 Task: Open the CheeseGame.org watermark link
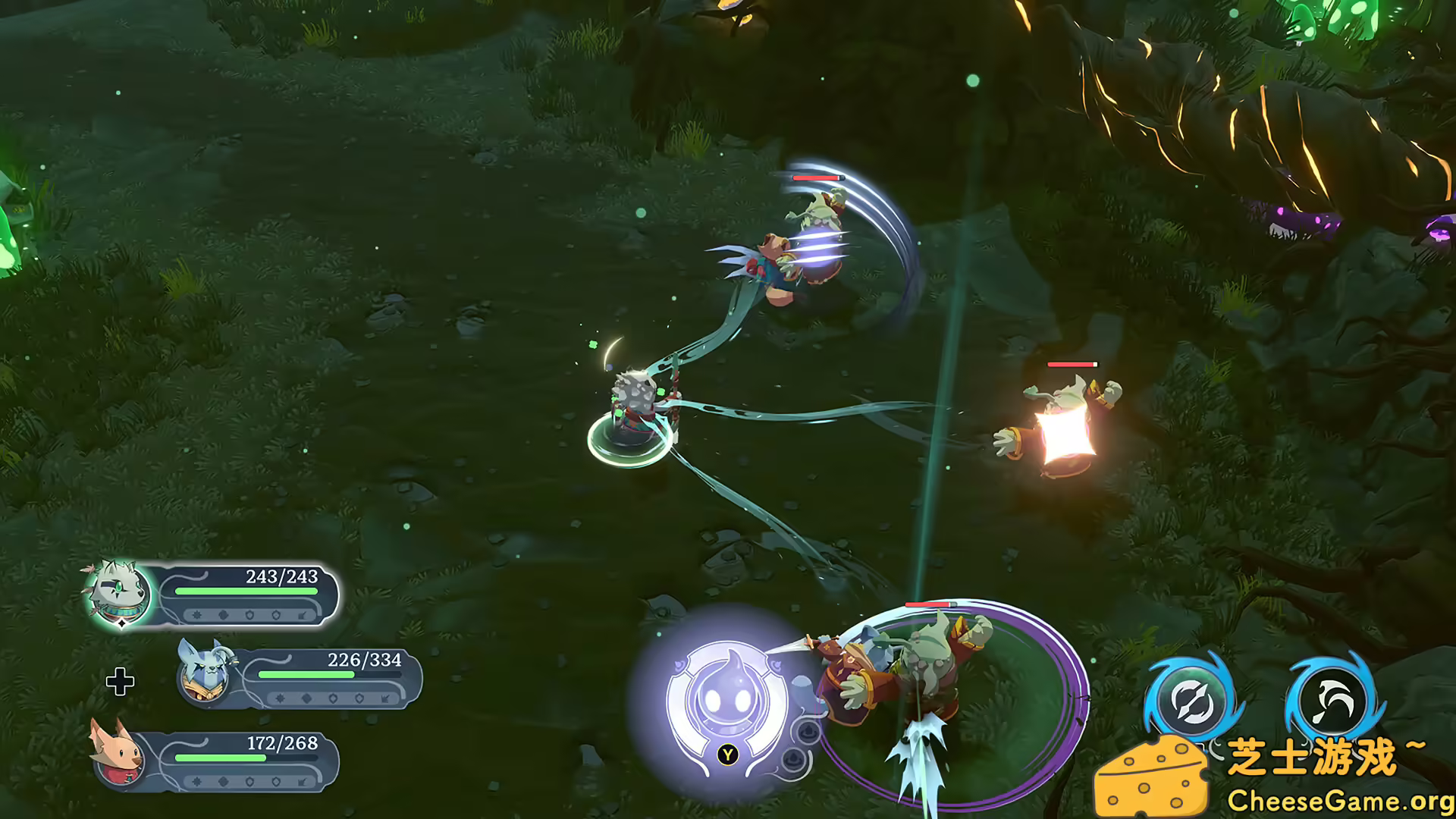[1340, 800]
